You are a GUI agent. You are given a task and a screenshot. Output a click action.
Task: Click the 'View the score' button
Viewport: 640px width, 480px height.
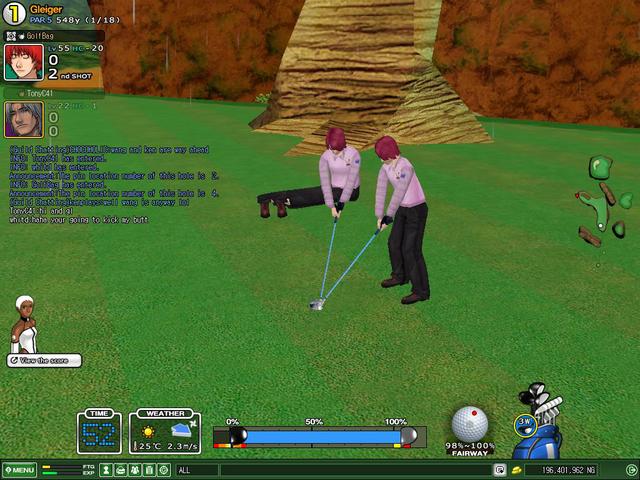(x=45, y=360)
